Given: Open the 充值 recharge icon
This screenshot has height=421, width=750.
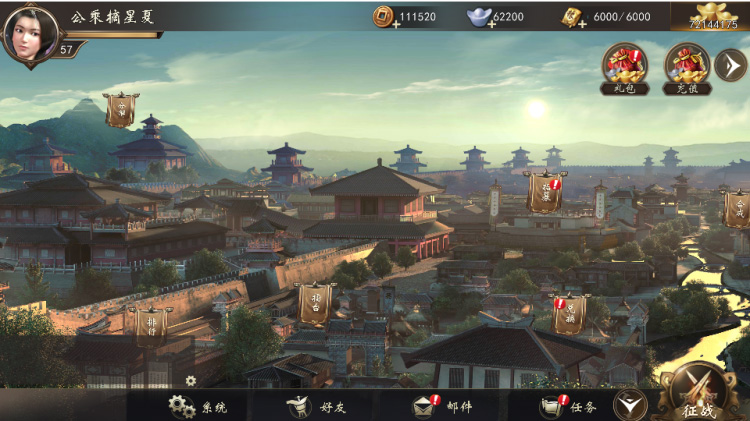Looking at the screenshot, I should (687, 68).
